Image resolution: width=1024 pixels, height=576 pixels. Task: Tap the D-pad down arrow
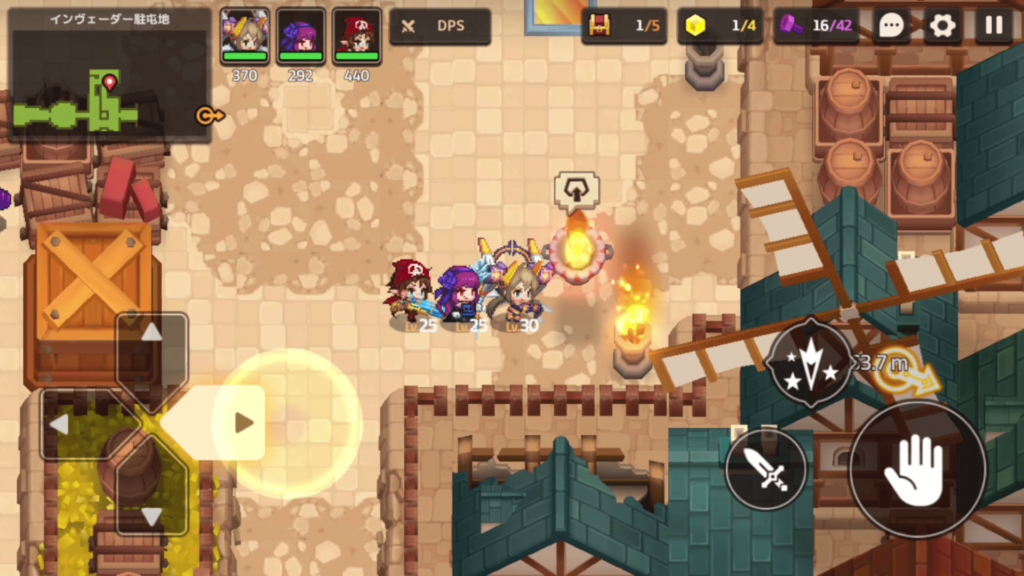click(x=151, y=515)
